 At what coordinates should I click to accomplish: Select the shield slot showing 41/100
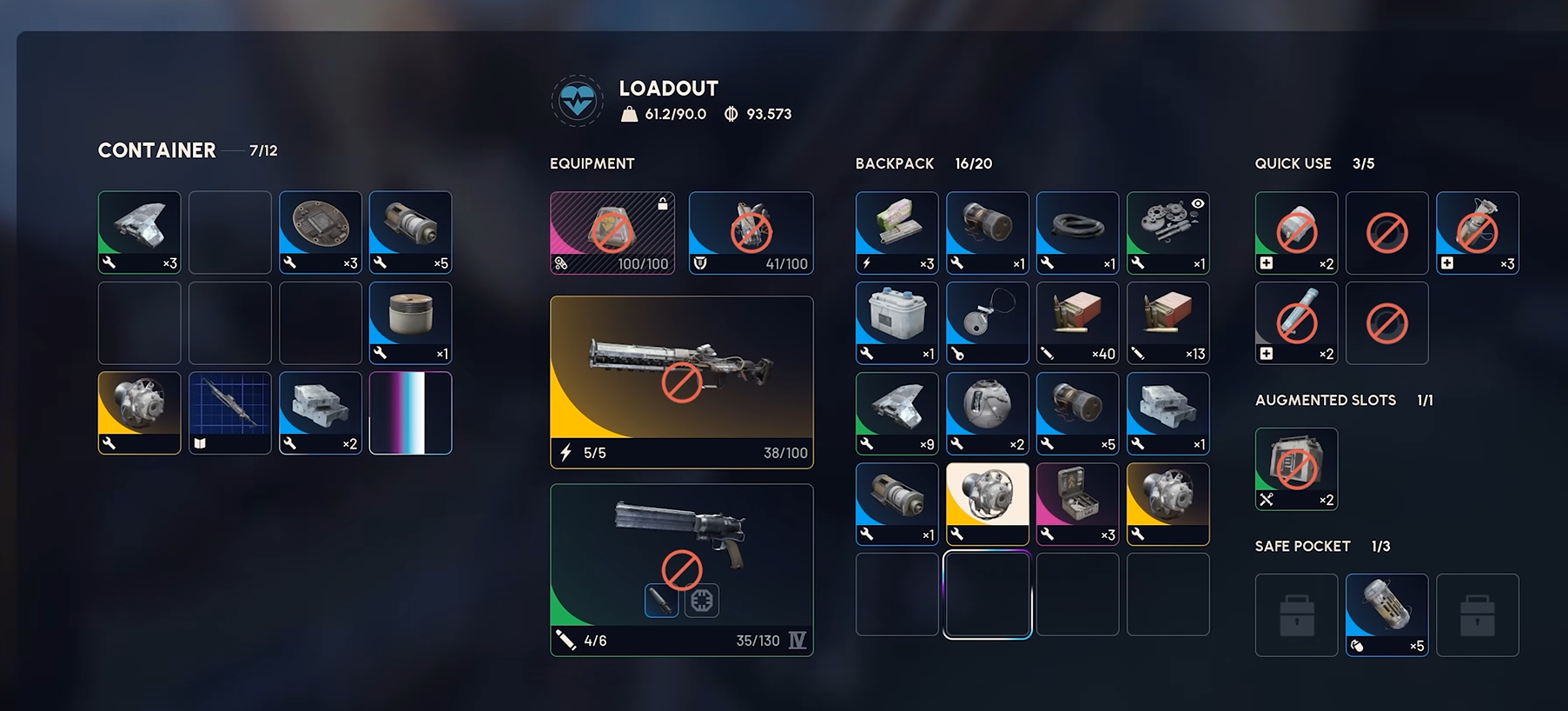[751, 232]
